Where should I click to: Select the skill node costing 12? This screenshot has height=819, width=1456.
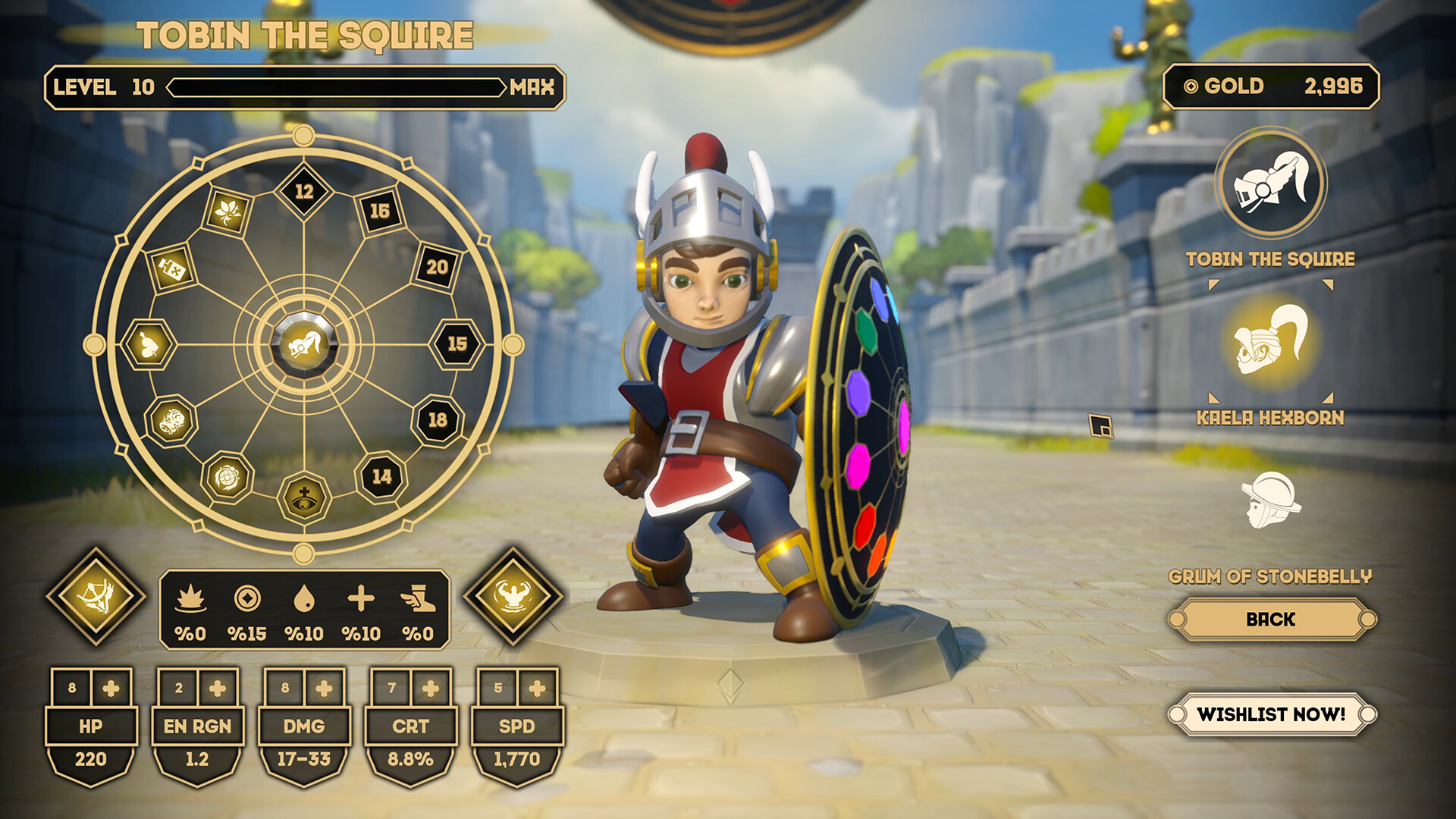pos(304,191)
